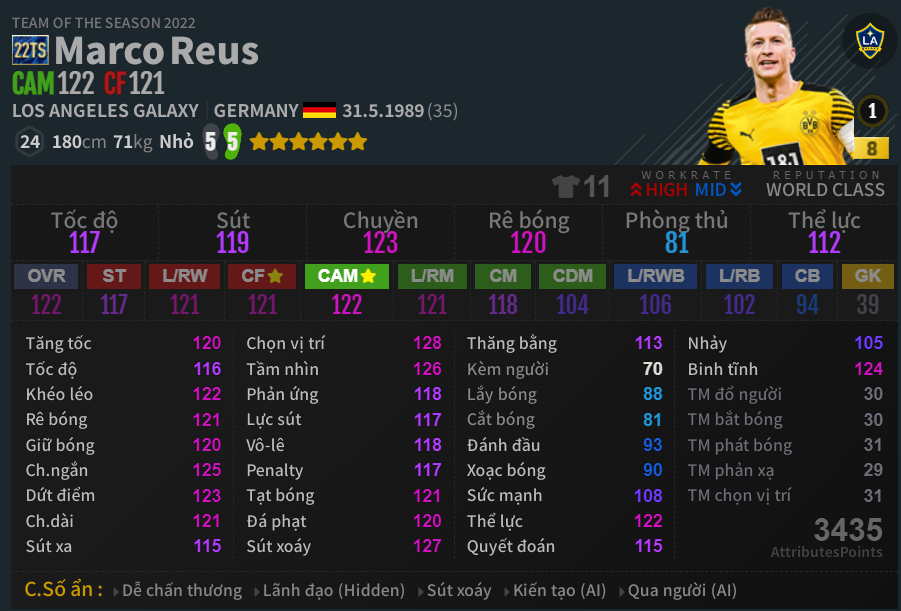The image size is (901, 611).
Task: Select the OVR position tile
Action: tap(46, 276)
